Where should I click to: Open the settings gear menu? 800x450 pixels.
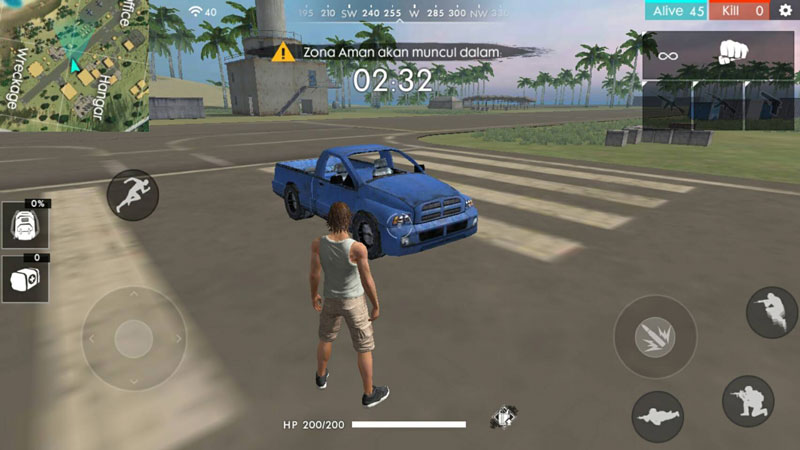[x=785, y=11]
